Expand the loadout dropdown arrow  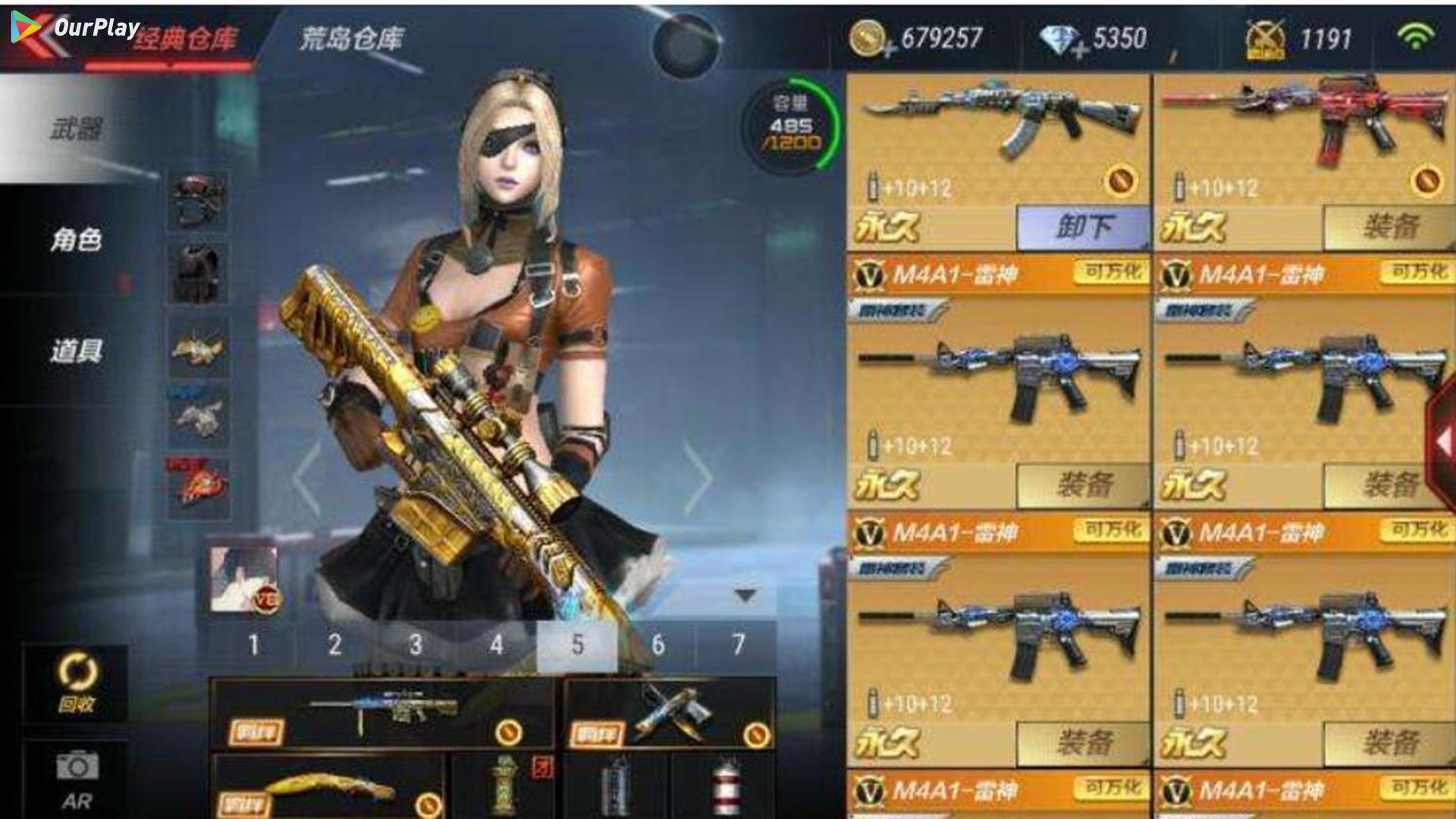[745, 596]
